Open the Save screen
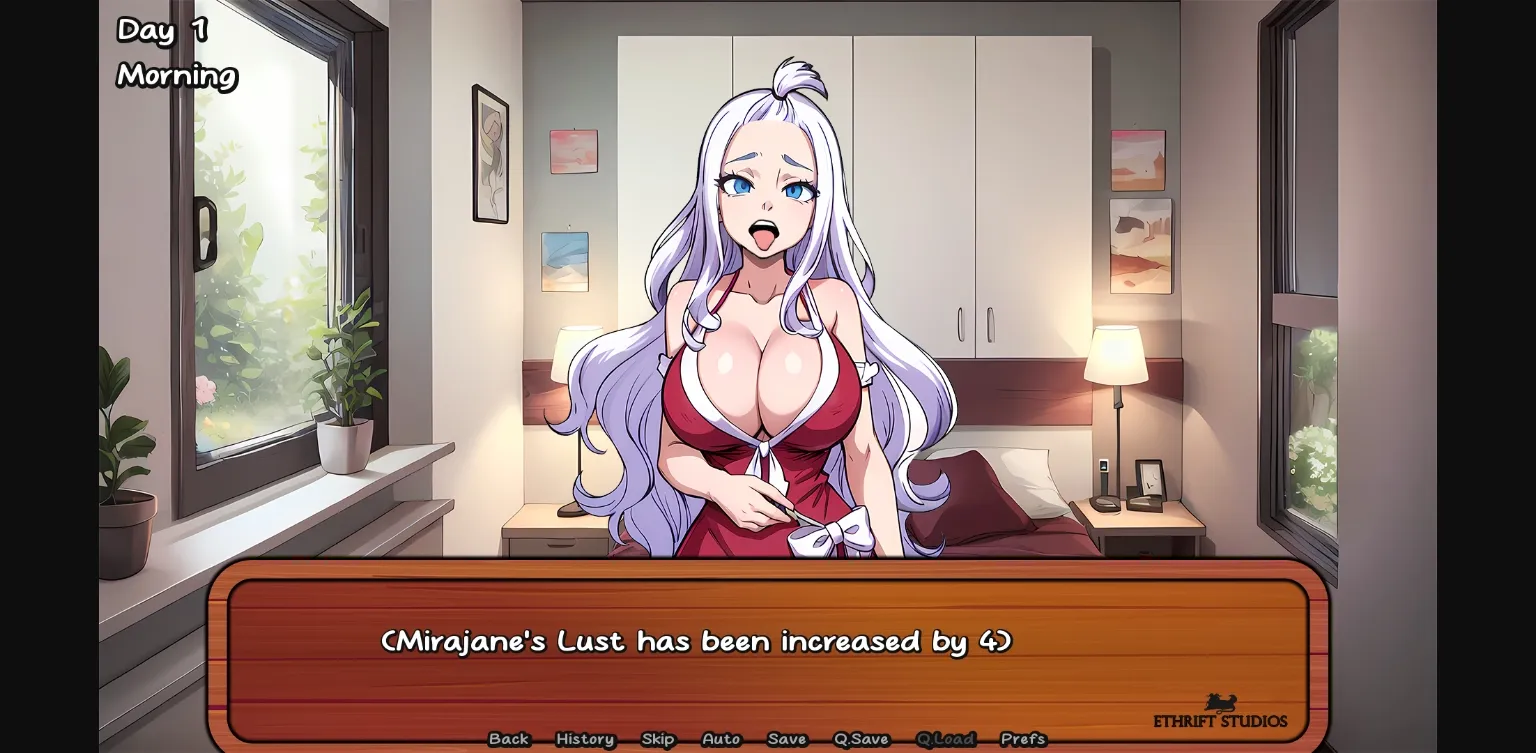 click(787, 739)
